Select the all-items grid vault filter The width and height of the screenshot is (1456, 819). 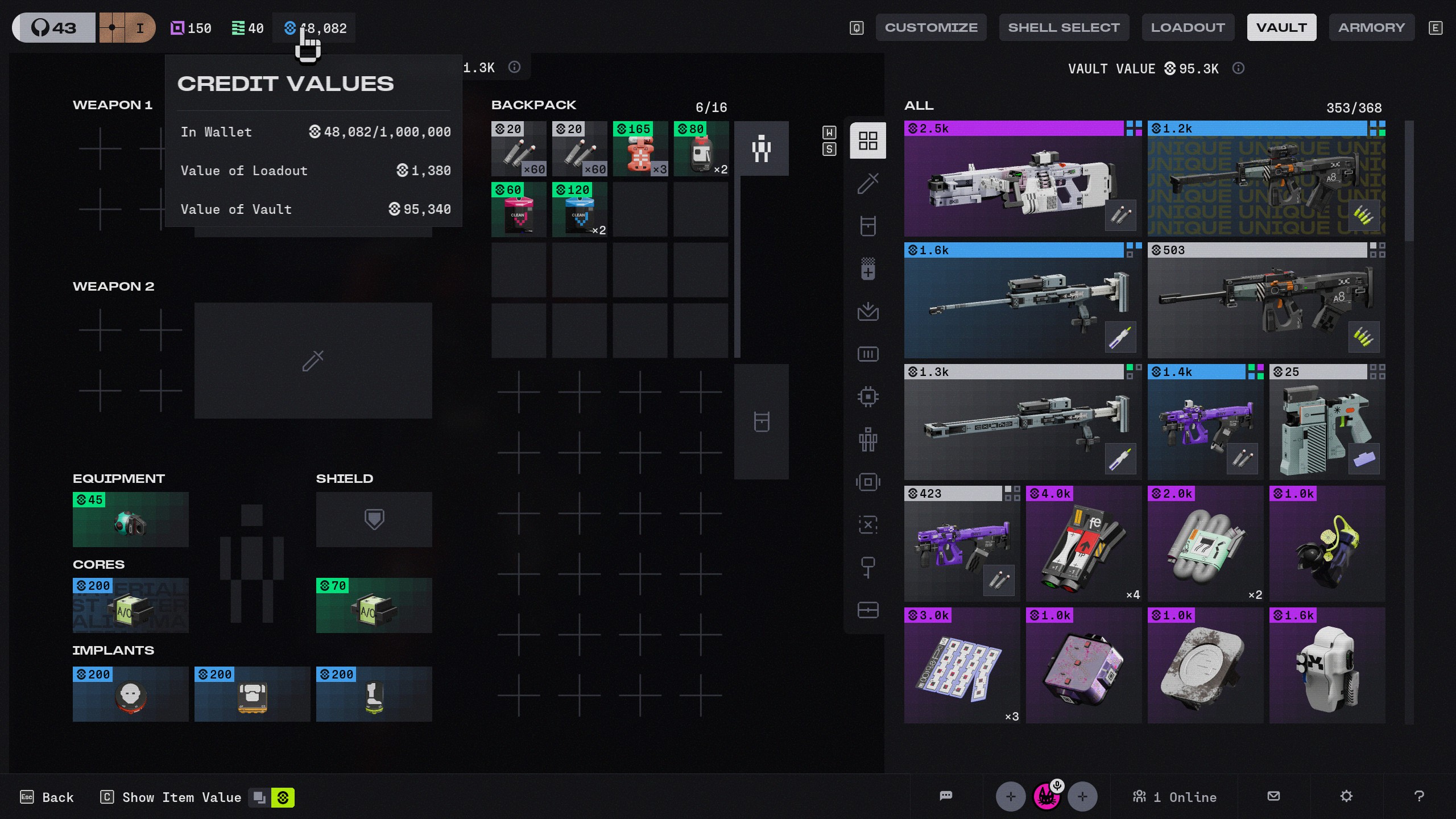tap(867, 140)
